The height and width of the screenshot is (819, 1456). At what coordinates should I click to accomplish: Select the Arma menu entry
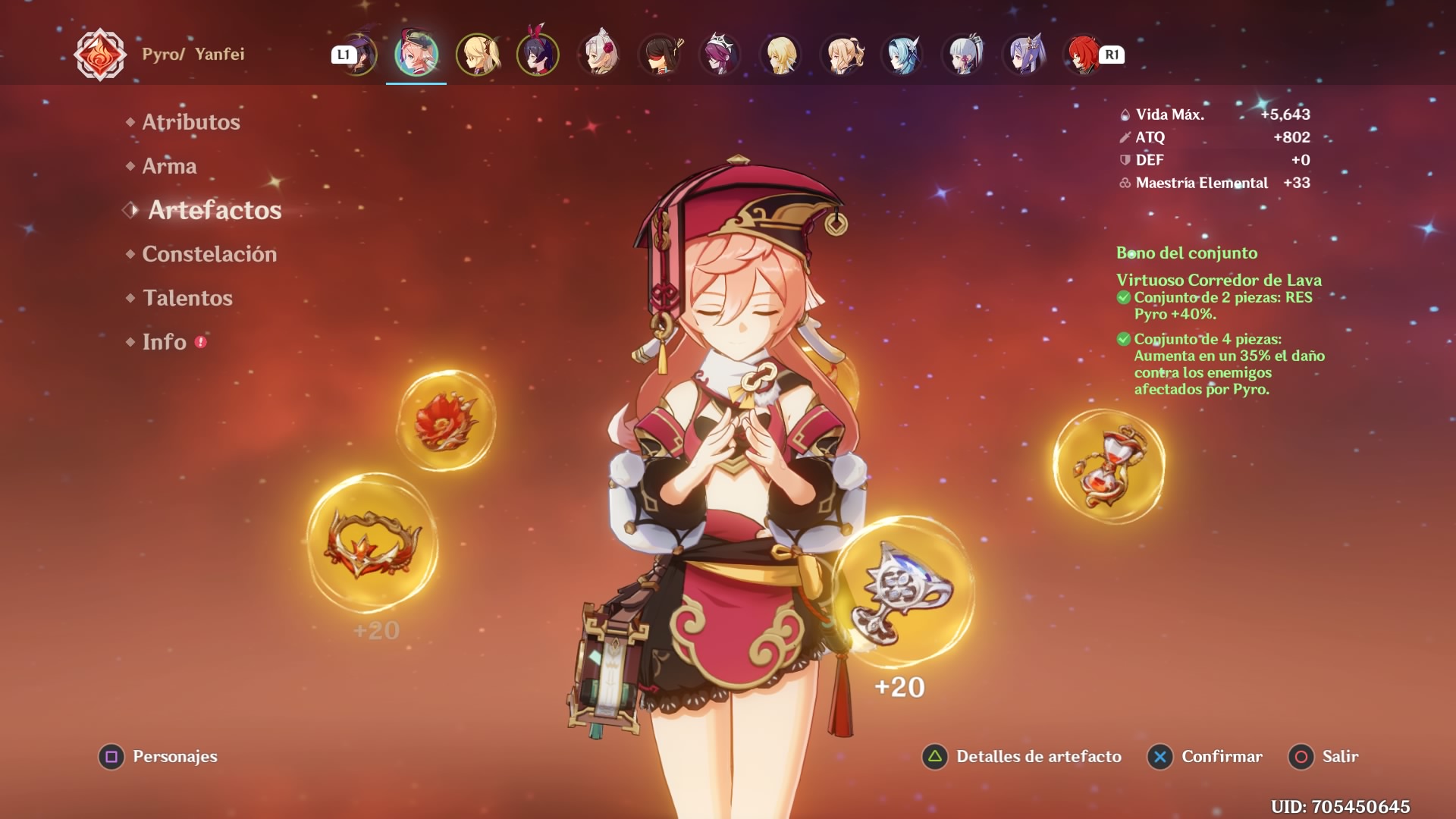click(169, 166)
